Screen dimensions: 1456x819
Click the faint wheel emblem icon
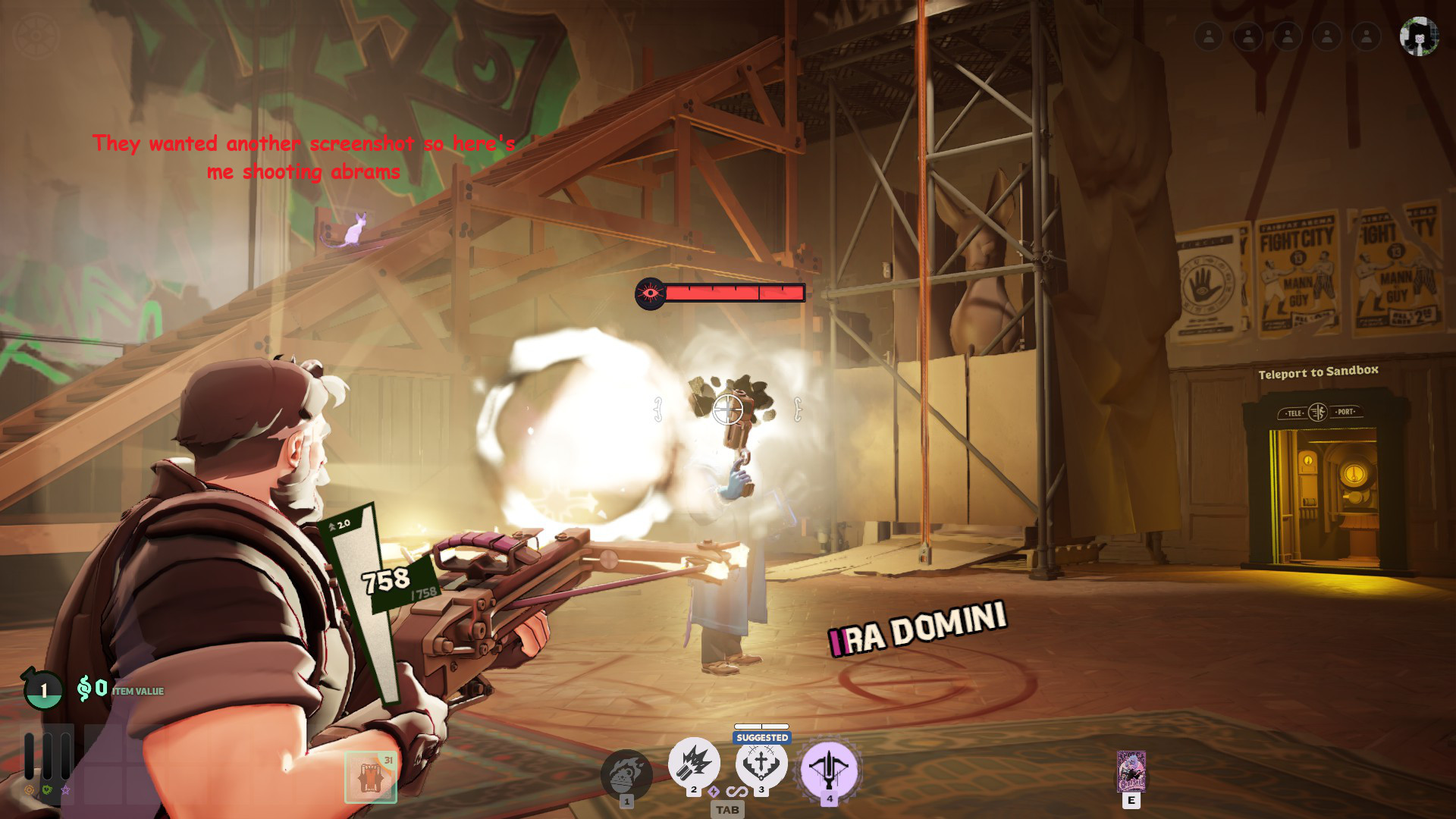pos(36,36)
